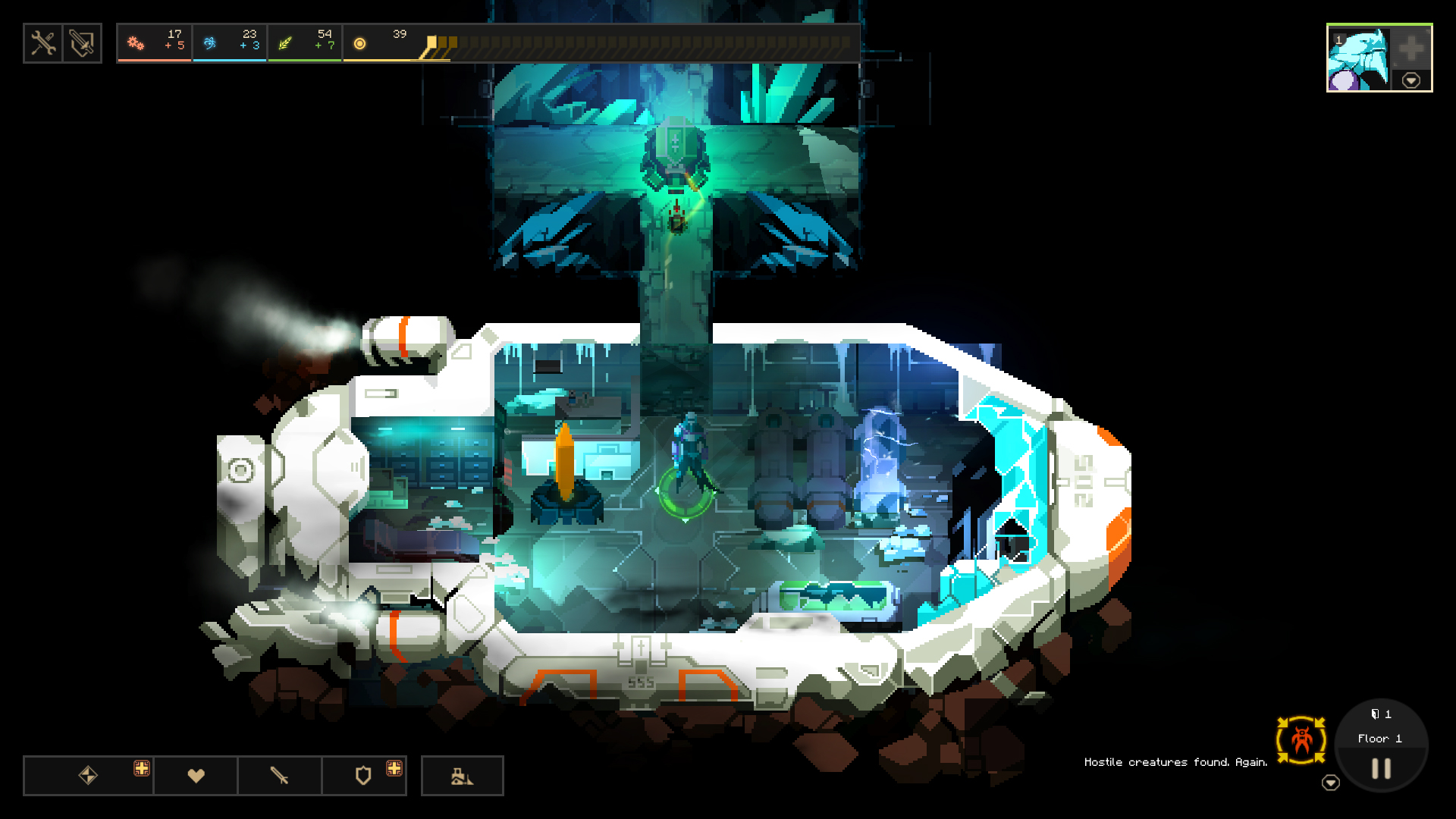Toggle the sword attack ability
This screenshot has height=819, width=1456.
(x=280, y=775)
